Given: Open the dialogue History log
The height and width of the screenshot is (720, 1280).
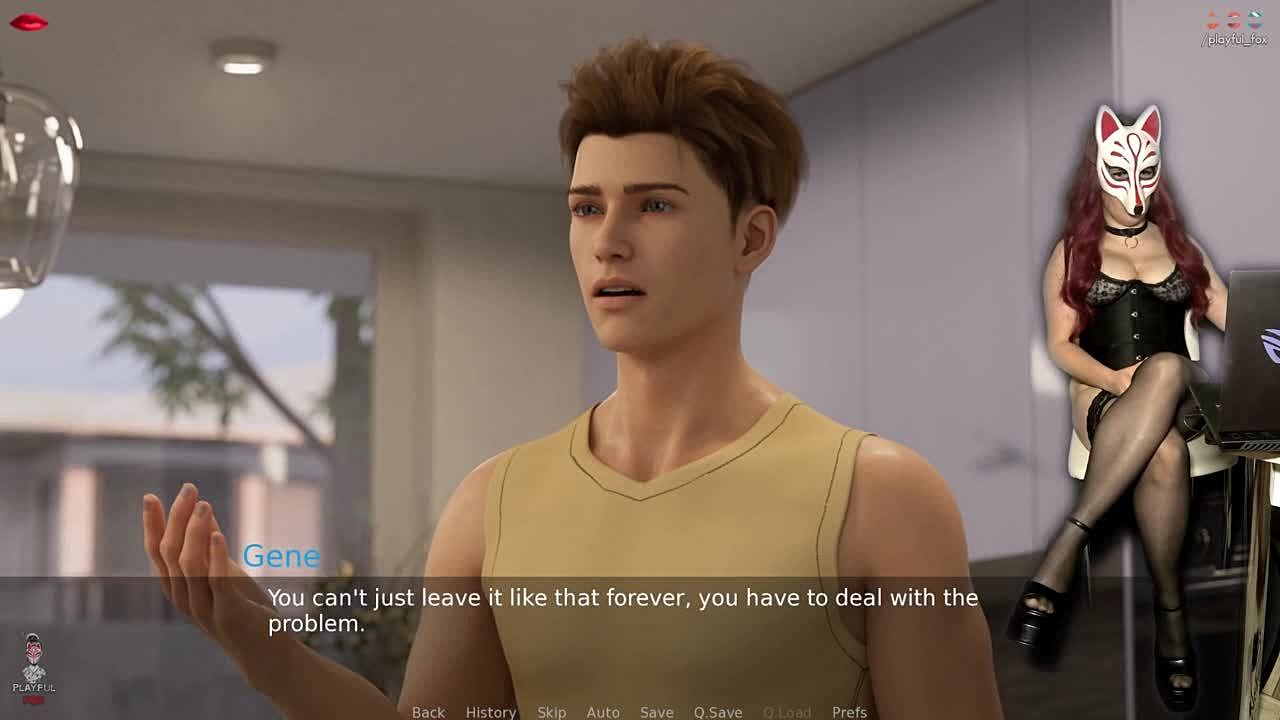Looking at the screenshot, I should pos(490,712).
